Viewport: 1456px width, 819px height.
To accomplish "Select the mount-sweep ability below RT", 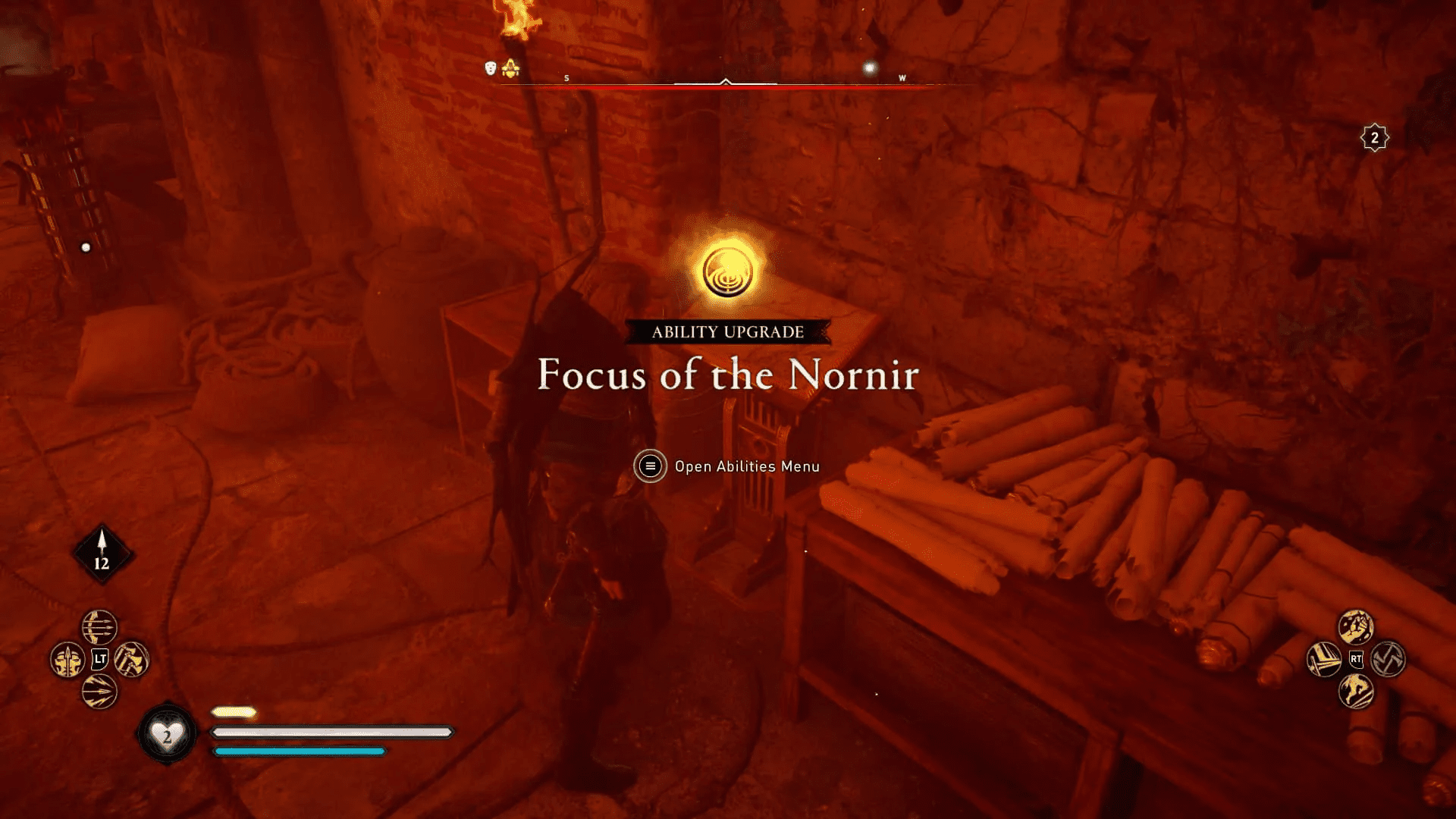I will pos(1357,692).
